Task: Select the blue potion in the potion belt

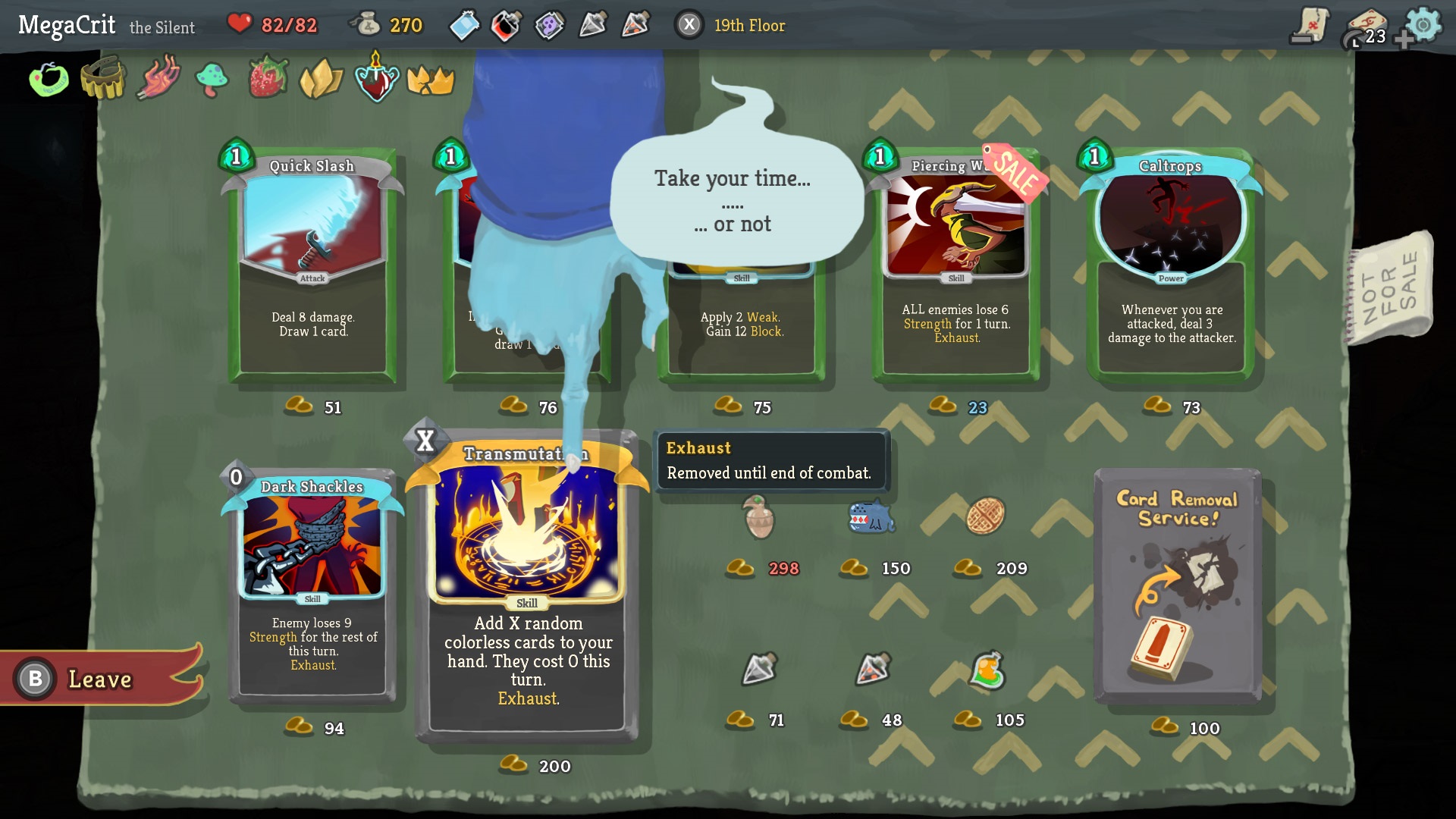Action: tap(464, 26)
